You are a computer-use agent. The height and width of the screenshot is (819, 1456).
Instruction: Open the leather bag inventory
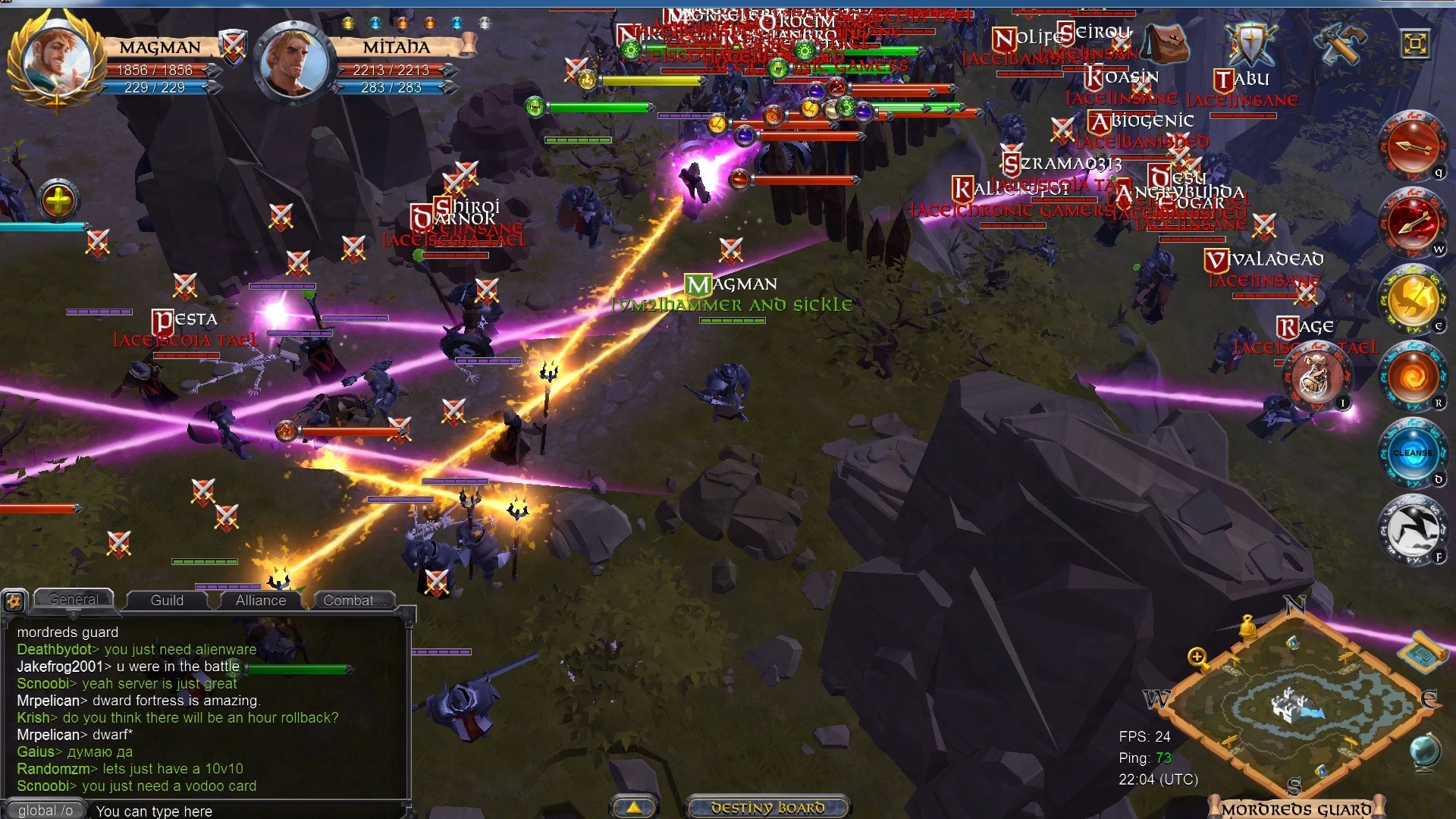[1166, 42]
